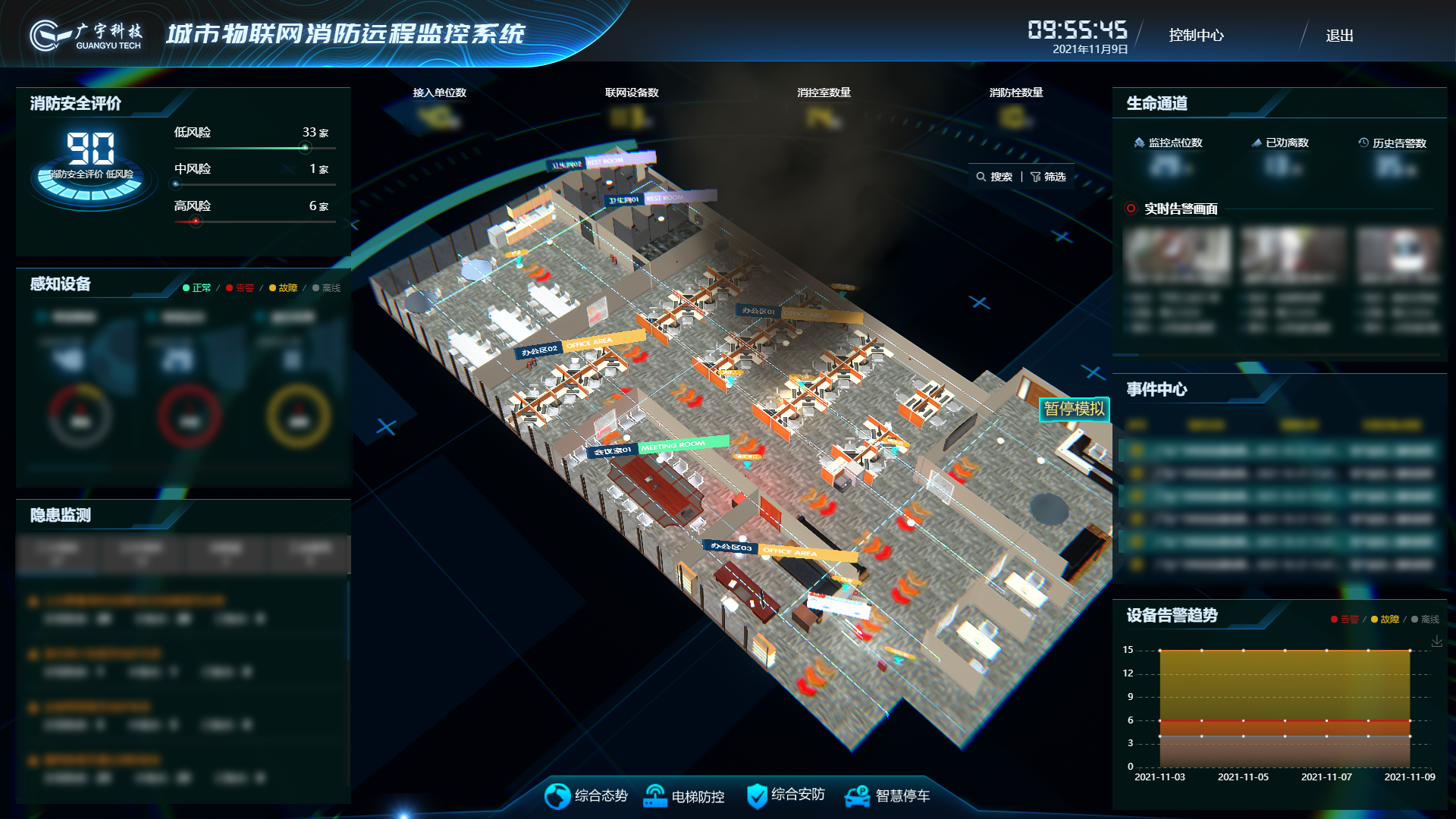Click the 退出 exit button
Image resolution: width=1456 pixels, height=819 pixels.
click(x=1339, y=36)
